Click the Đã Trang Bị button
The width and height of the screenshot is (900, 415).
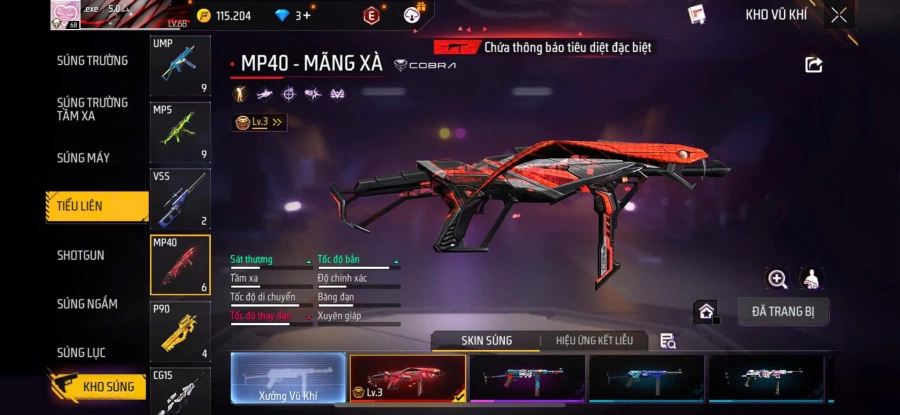pos(783,312)
